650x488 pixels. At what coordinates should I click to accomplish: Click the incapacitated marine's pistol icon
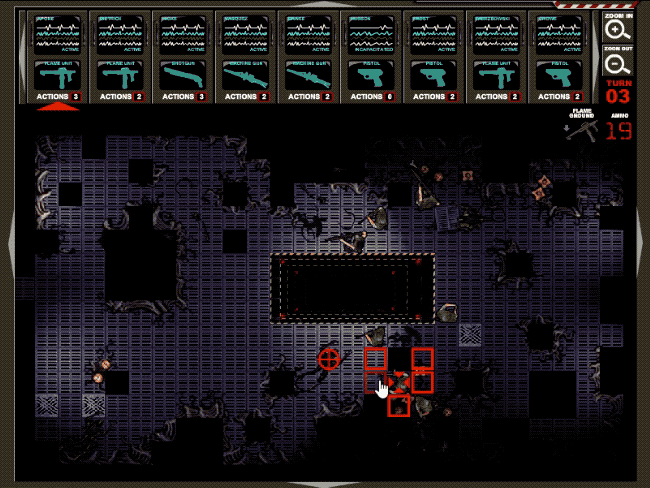tap(371, 75)
